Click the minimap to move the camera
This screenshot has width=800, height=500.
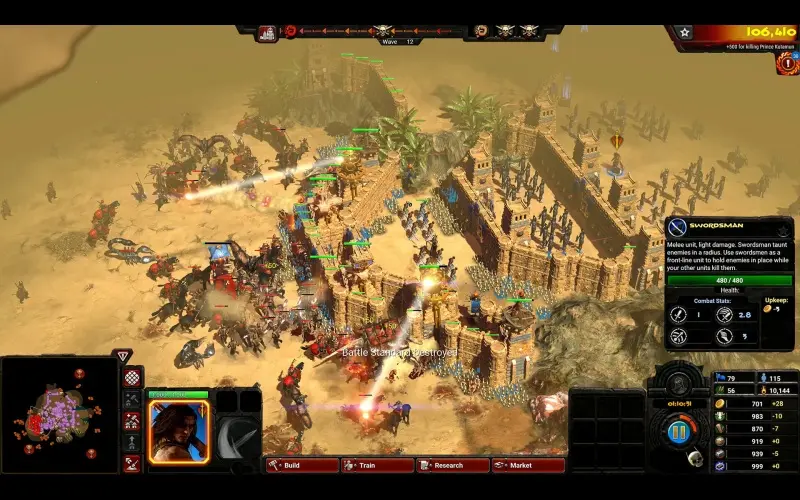point(60,413)
